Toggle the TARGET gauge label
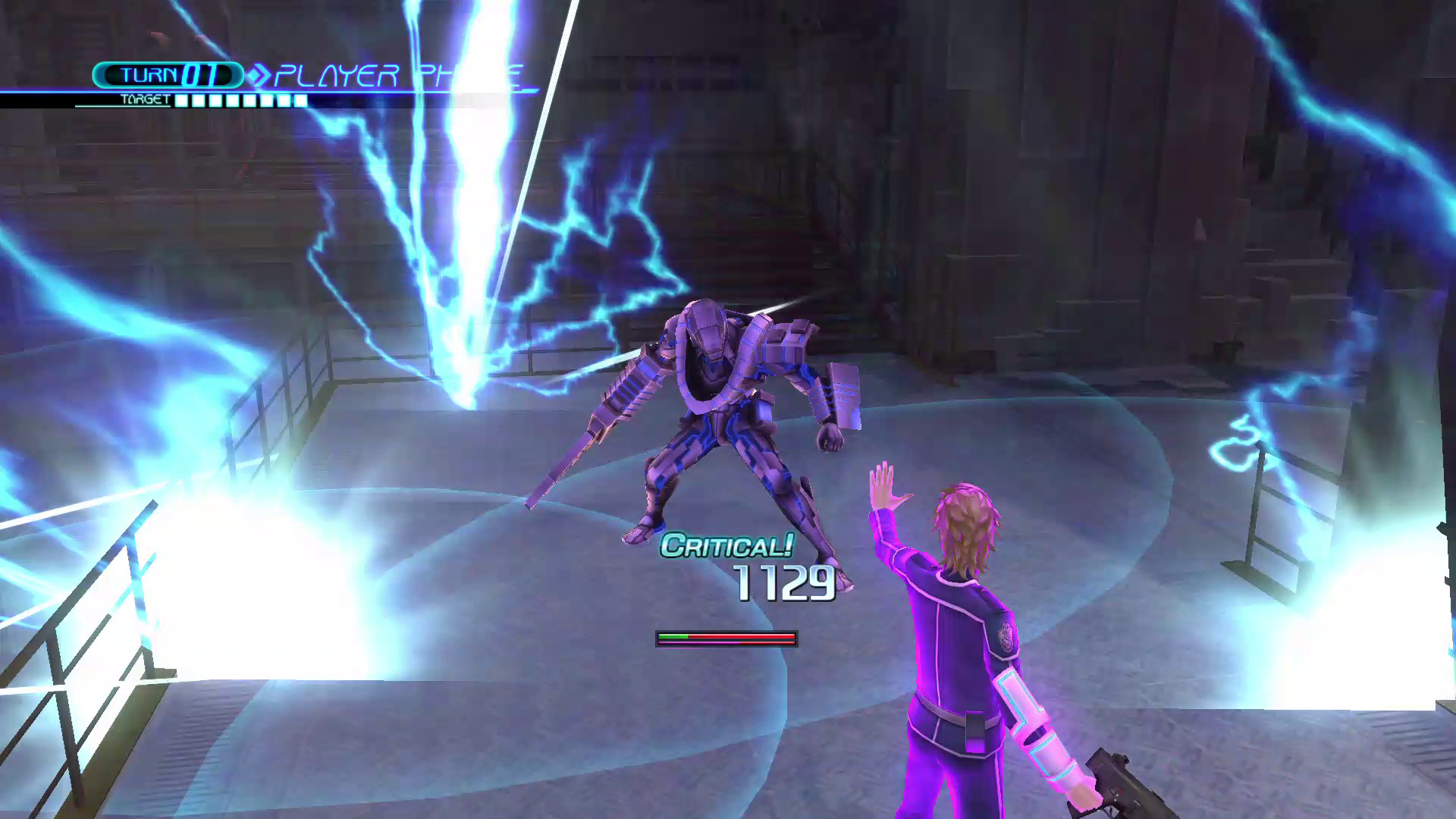This screenshot has height=819, width=1456. pyautogui.click(x=144, y=98)
